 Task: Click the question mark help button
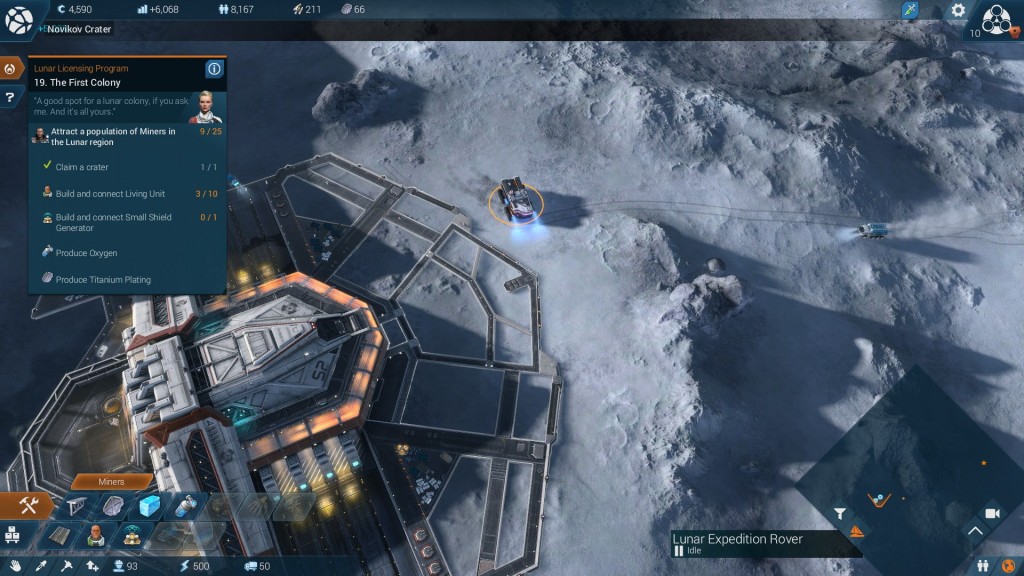click(x=10, y=97)
